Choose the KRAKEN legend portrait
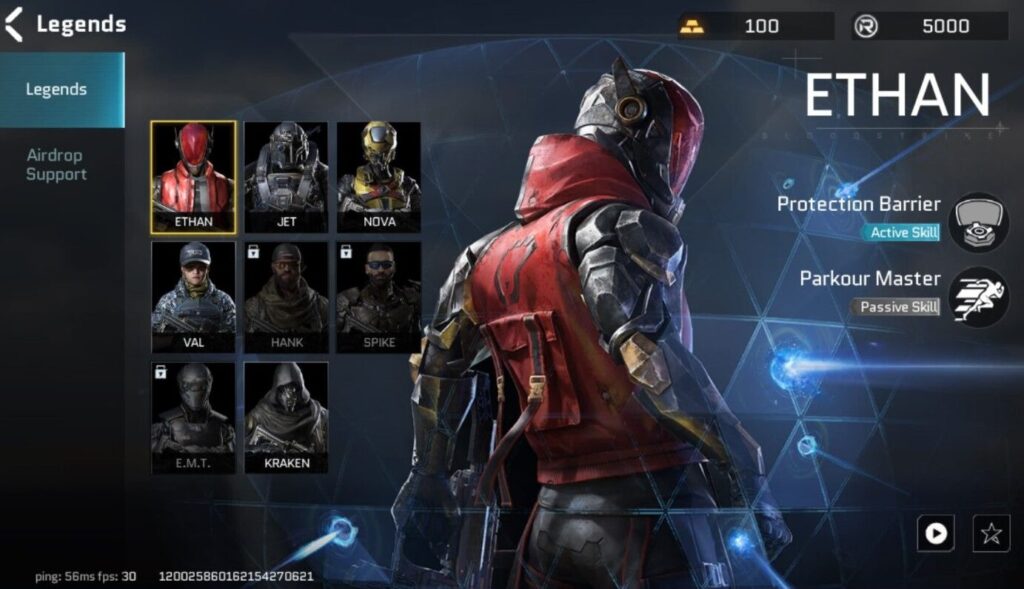1024x589 pixels. pos(286,417)
